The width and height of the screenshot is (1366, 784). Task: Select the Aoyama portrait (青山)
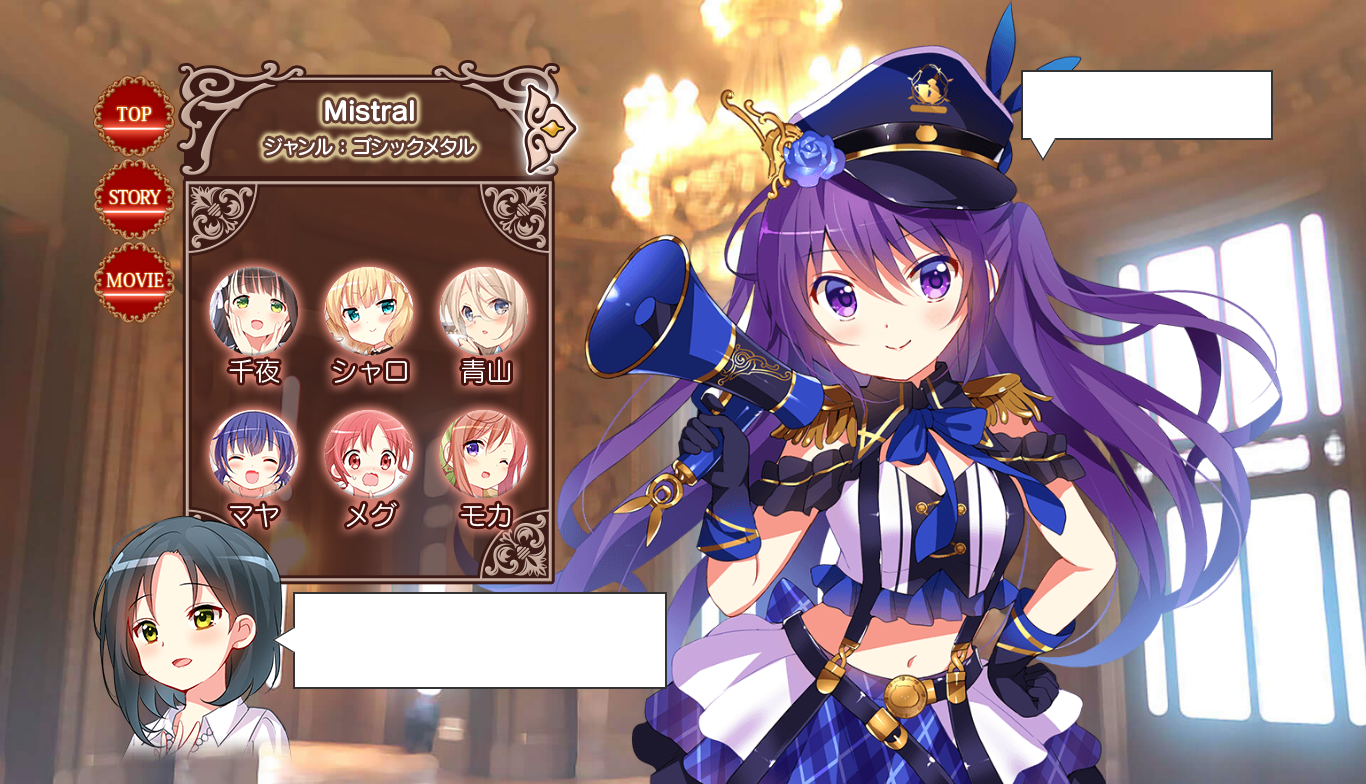coord(484,311)
